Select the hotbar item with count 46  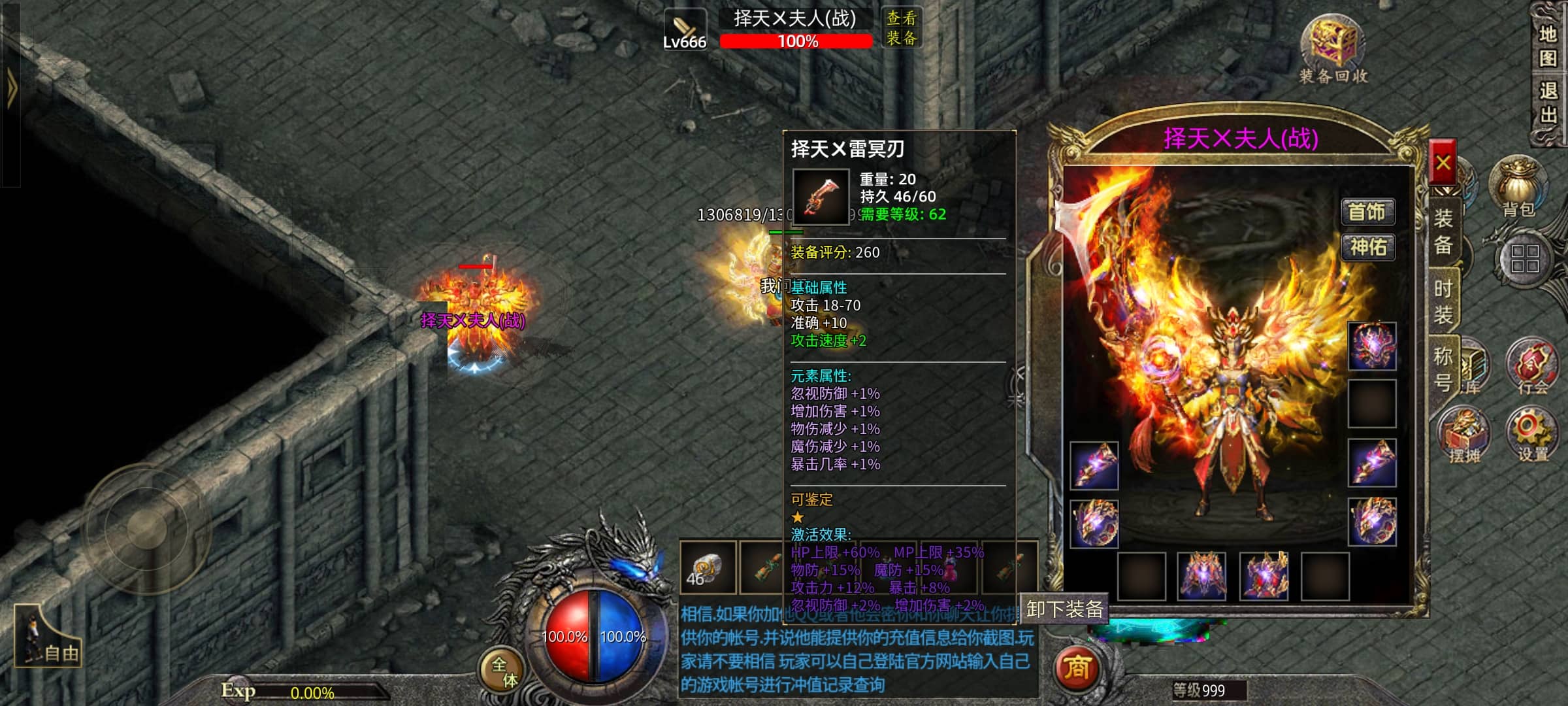coord(707,567)
